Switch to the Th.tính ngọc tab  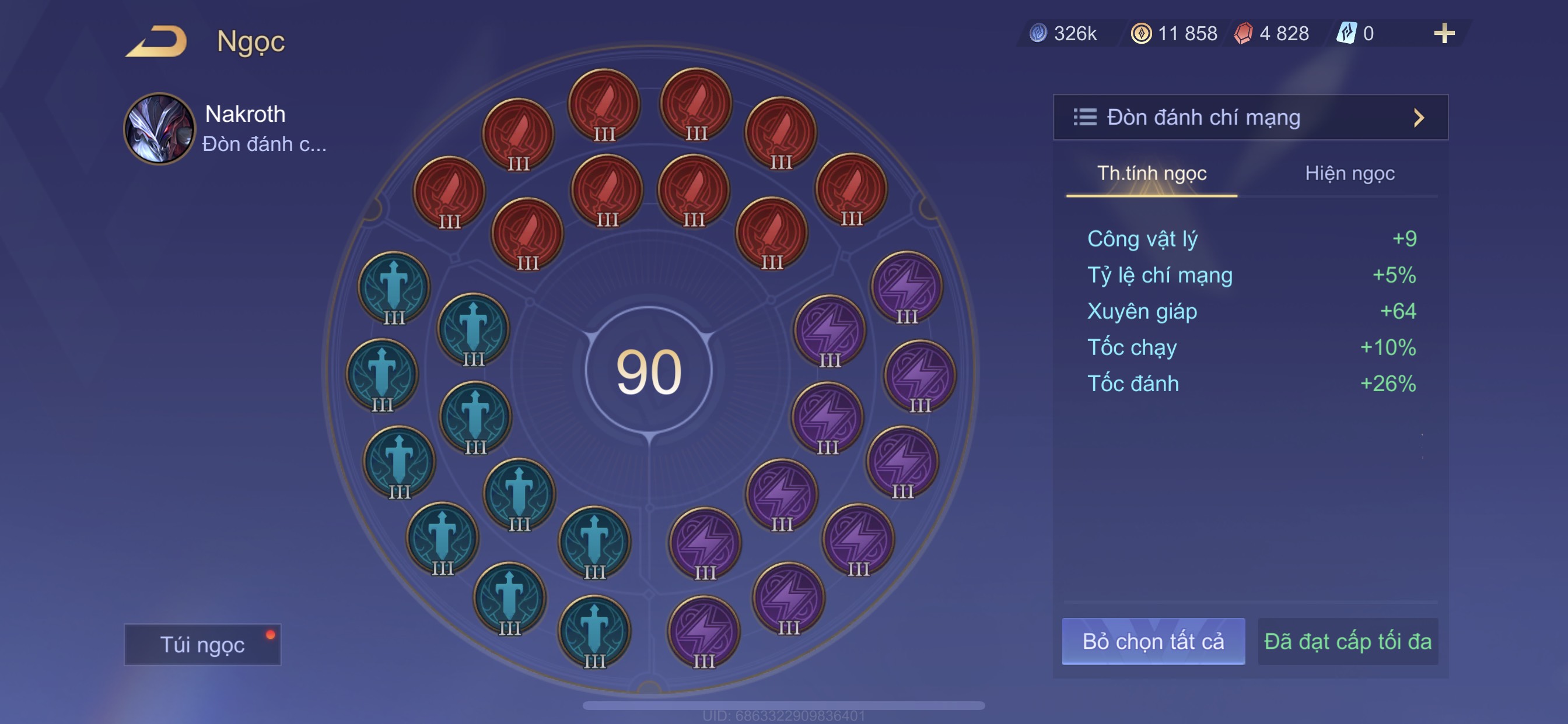1151,174
